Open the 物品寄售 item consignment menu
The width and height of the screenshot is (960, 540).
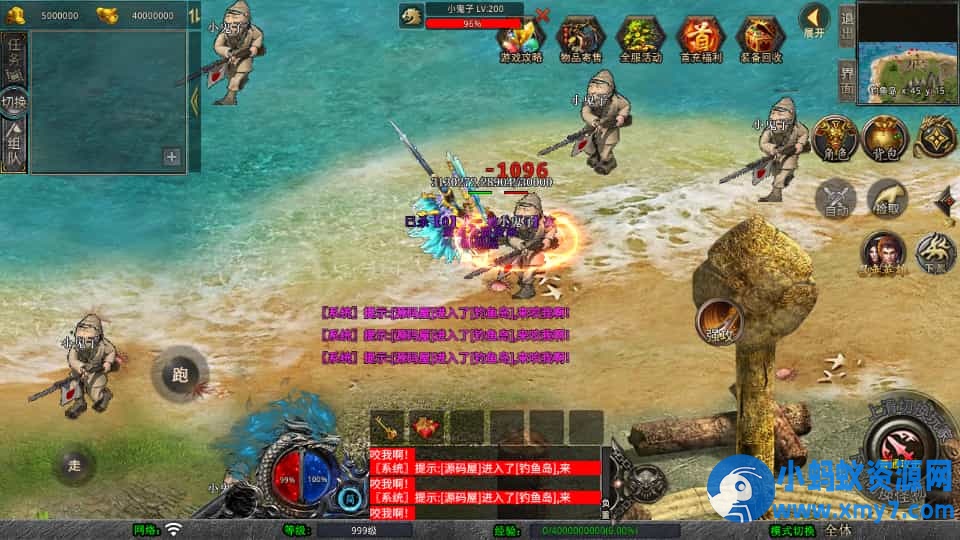coord(580,39)
